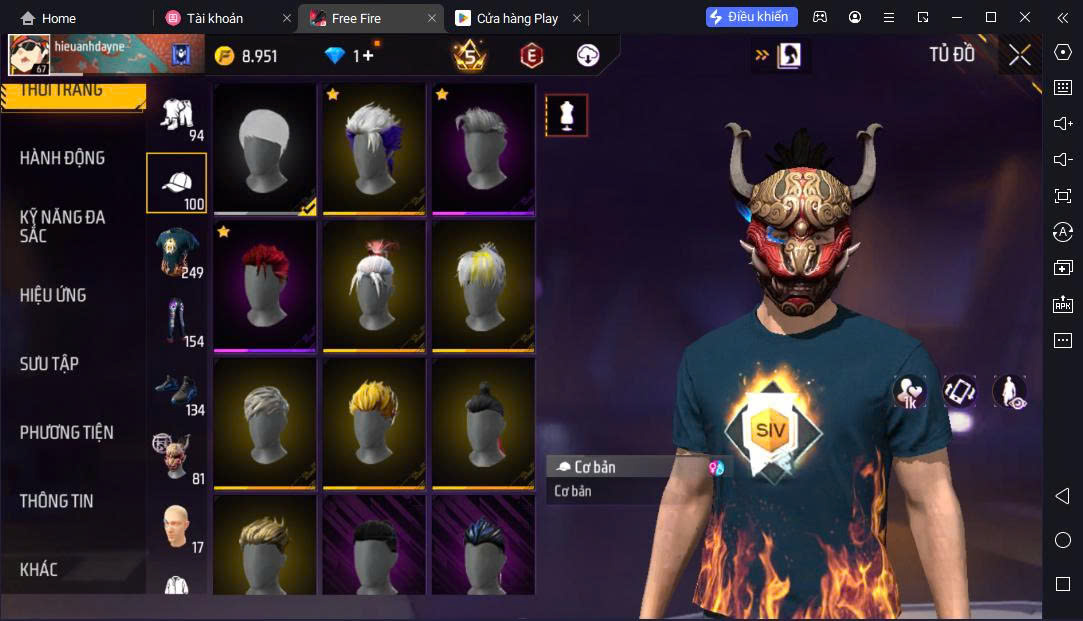Open the HÀNH ĐỘNG menu category
Viewport: 1083px width, 621px height.
pyautogui.click(x=62, y=158)
